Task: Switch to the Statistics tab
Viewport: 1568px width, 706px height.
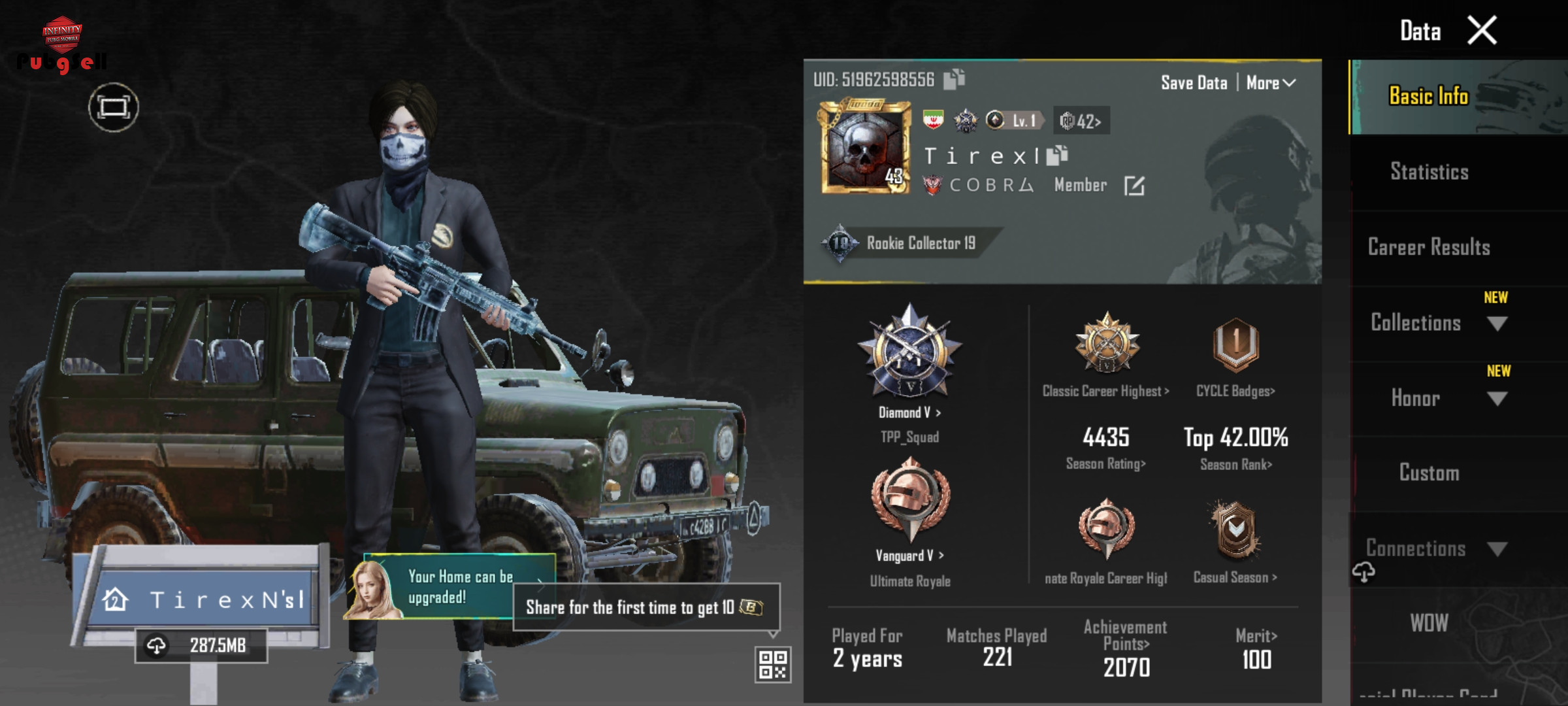Action: tap(1429, 172)
